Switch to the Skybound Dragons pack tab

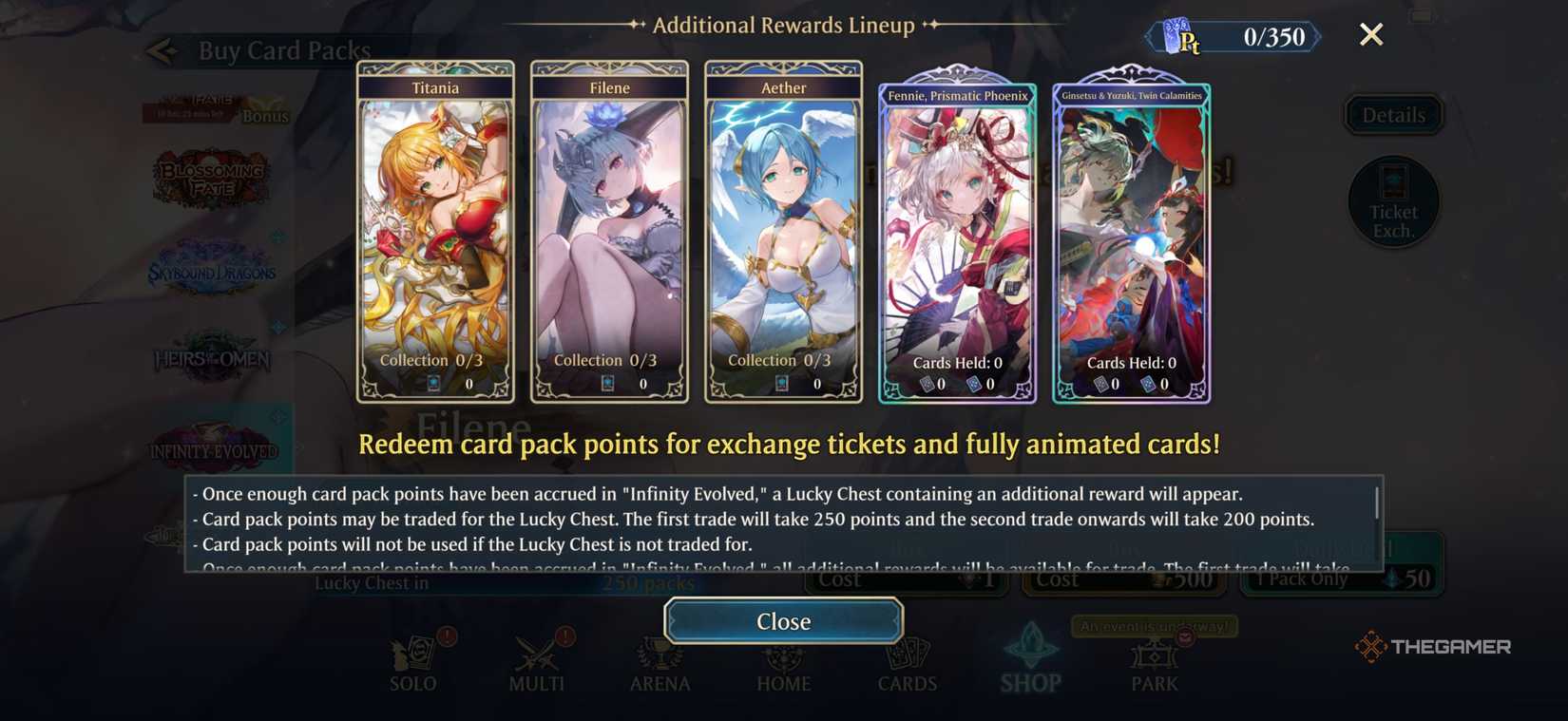point(211,269)
